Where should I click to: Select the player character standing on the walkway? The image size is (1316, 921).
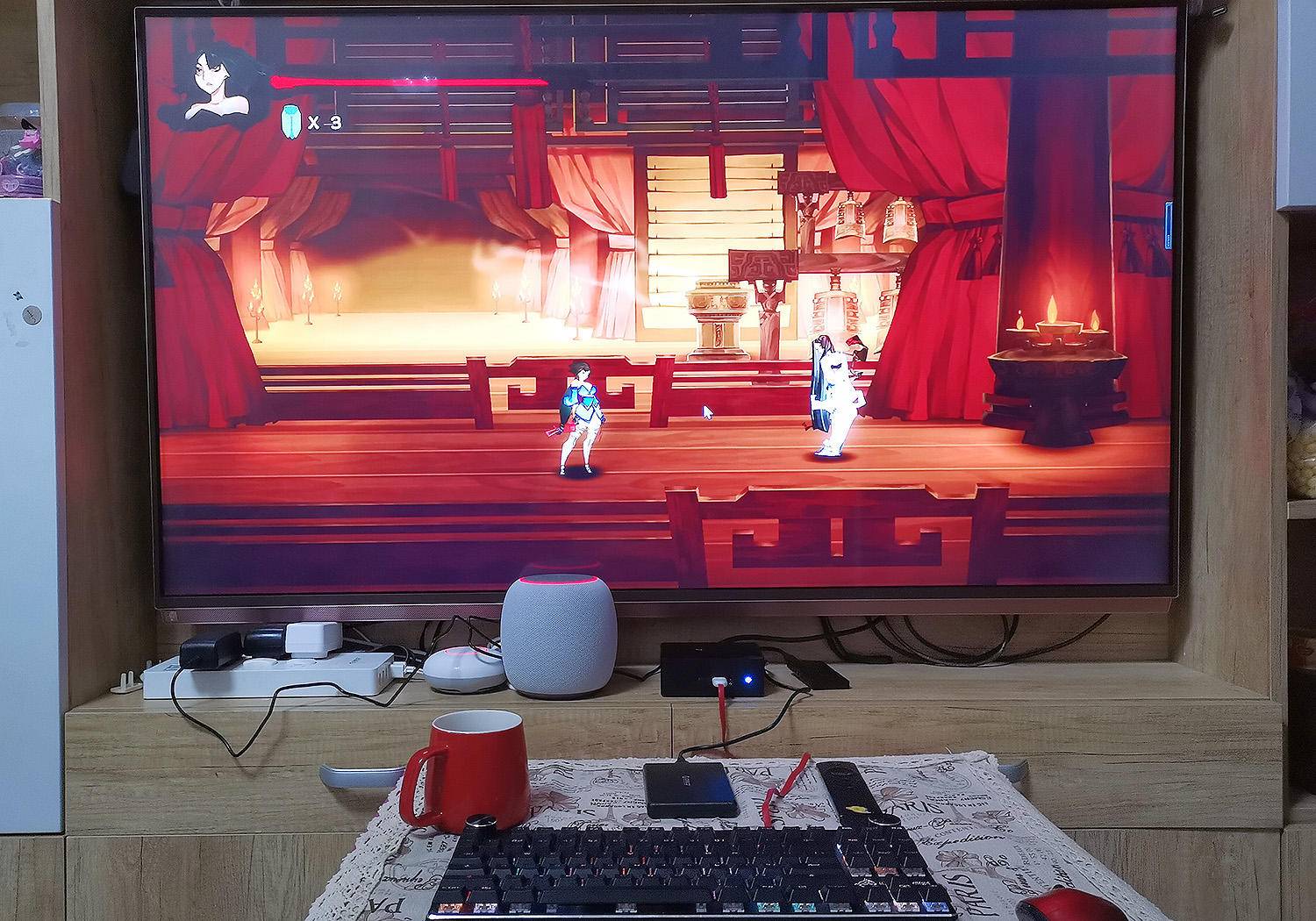[582, 412]
